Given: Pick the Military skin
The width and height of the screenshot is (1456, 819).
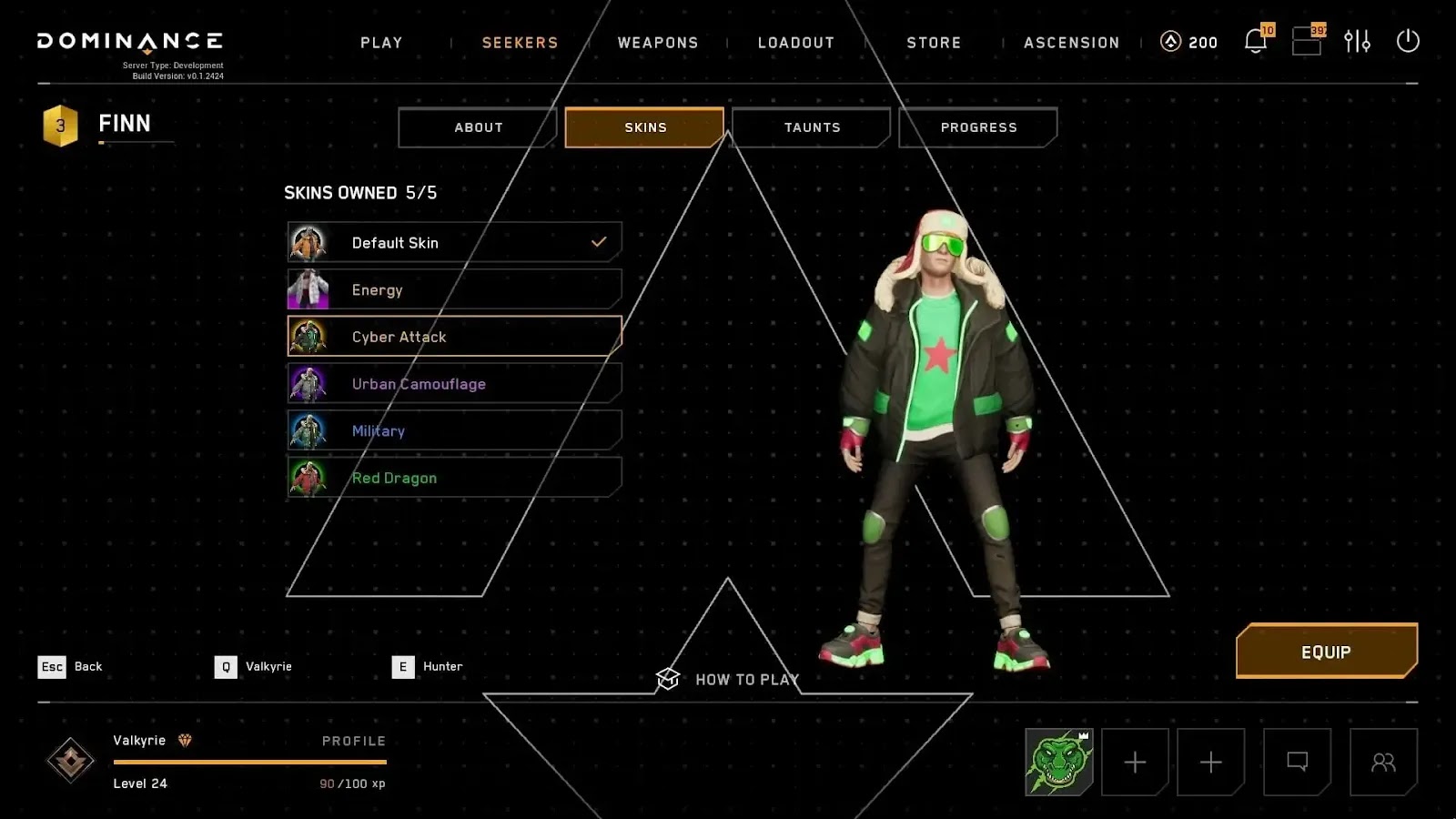Looking at the screenshot, I should point(454,431).
